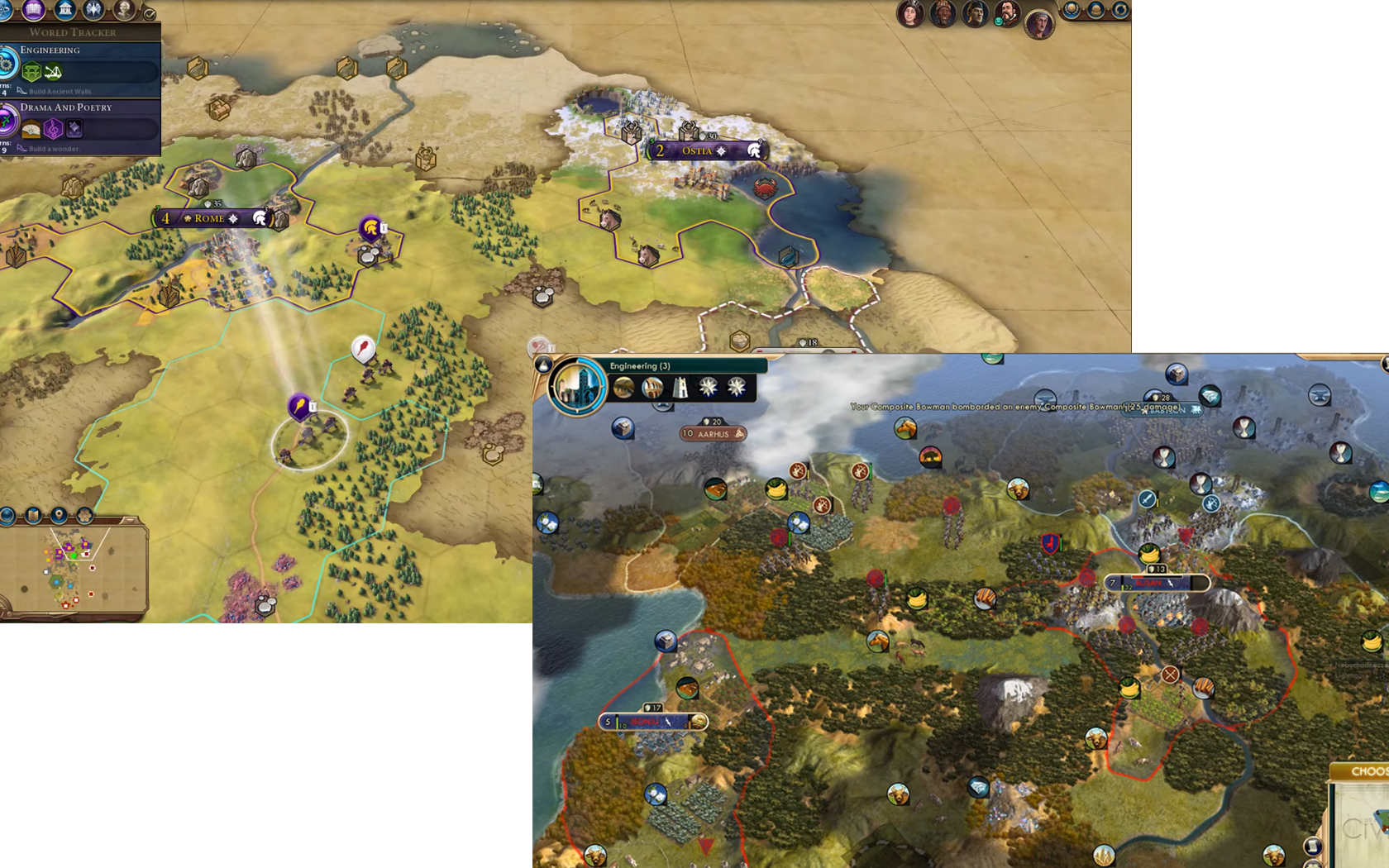Open the Ostia city banner
1389x868 pixels.
[703, 150]
